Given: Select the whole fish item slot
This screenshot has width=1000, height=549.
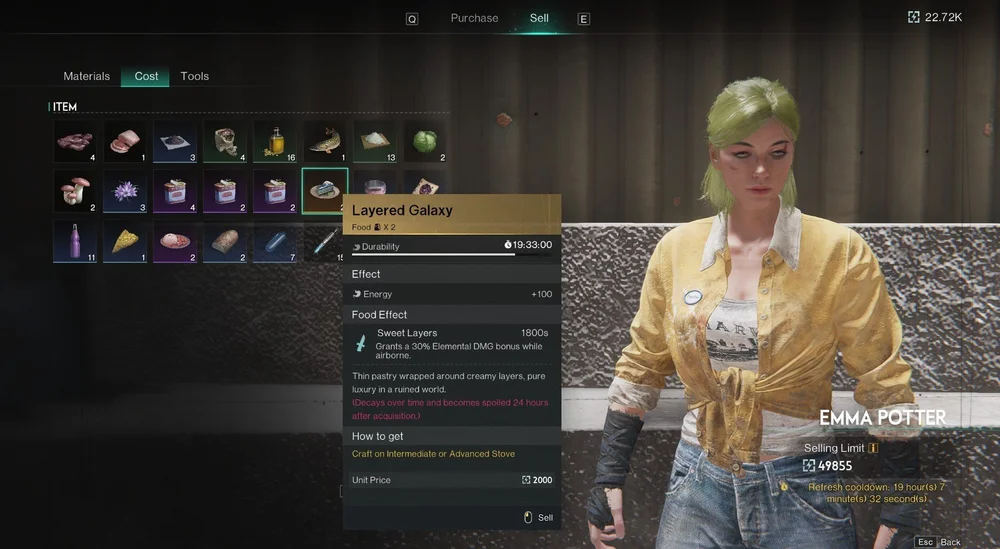Looking at the screenshot, I should click(x=325, y=142).
